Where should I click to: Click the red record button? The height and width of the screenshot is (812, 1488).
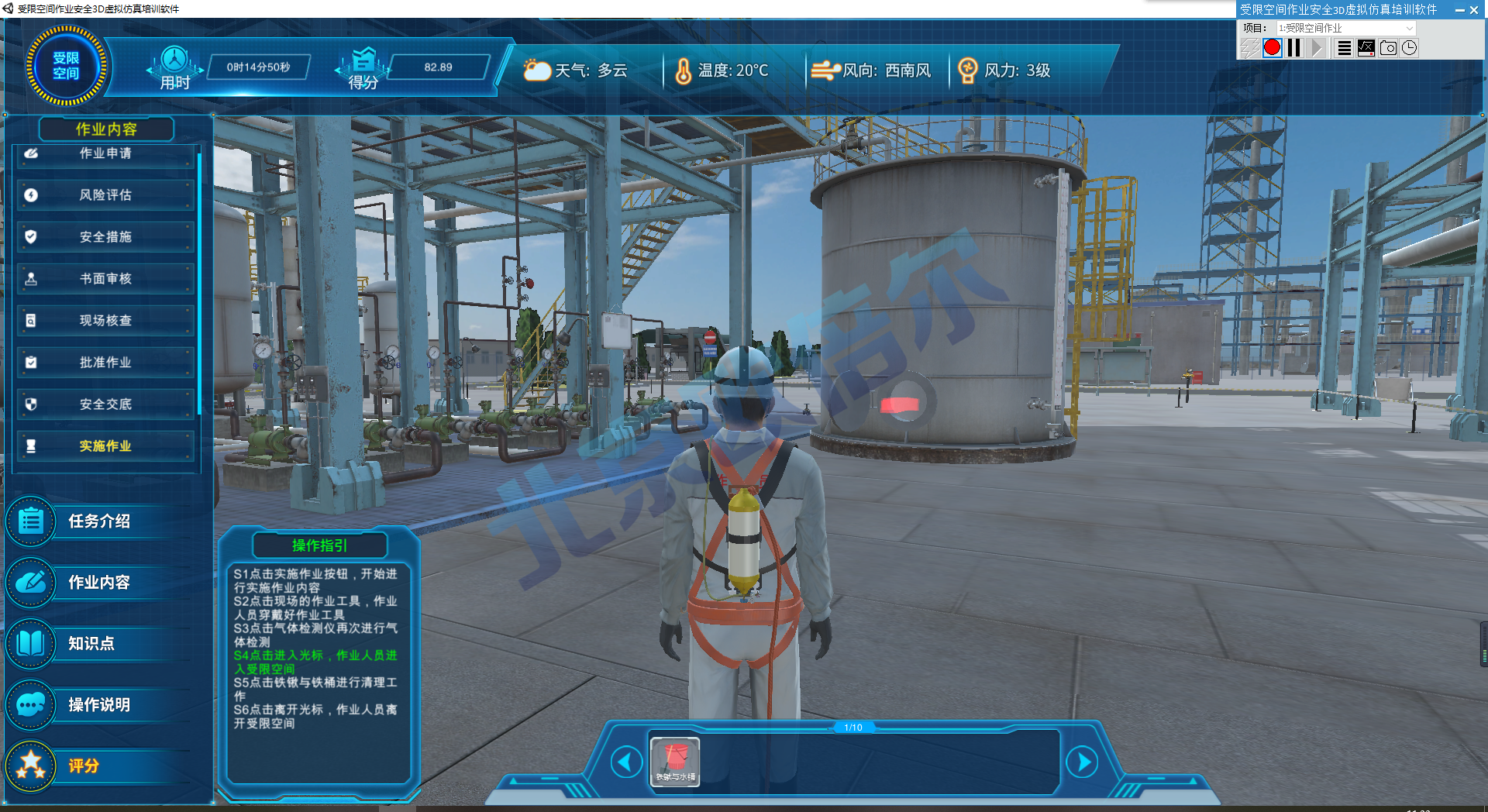[1272, 48]
